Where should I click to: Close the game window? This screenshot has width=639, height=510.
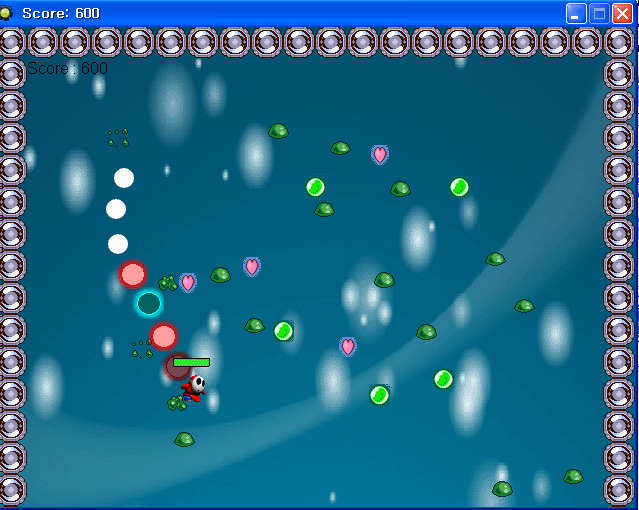[x=622, y=13]
